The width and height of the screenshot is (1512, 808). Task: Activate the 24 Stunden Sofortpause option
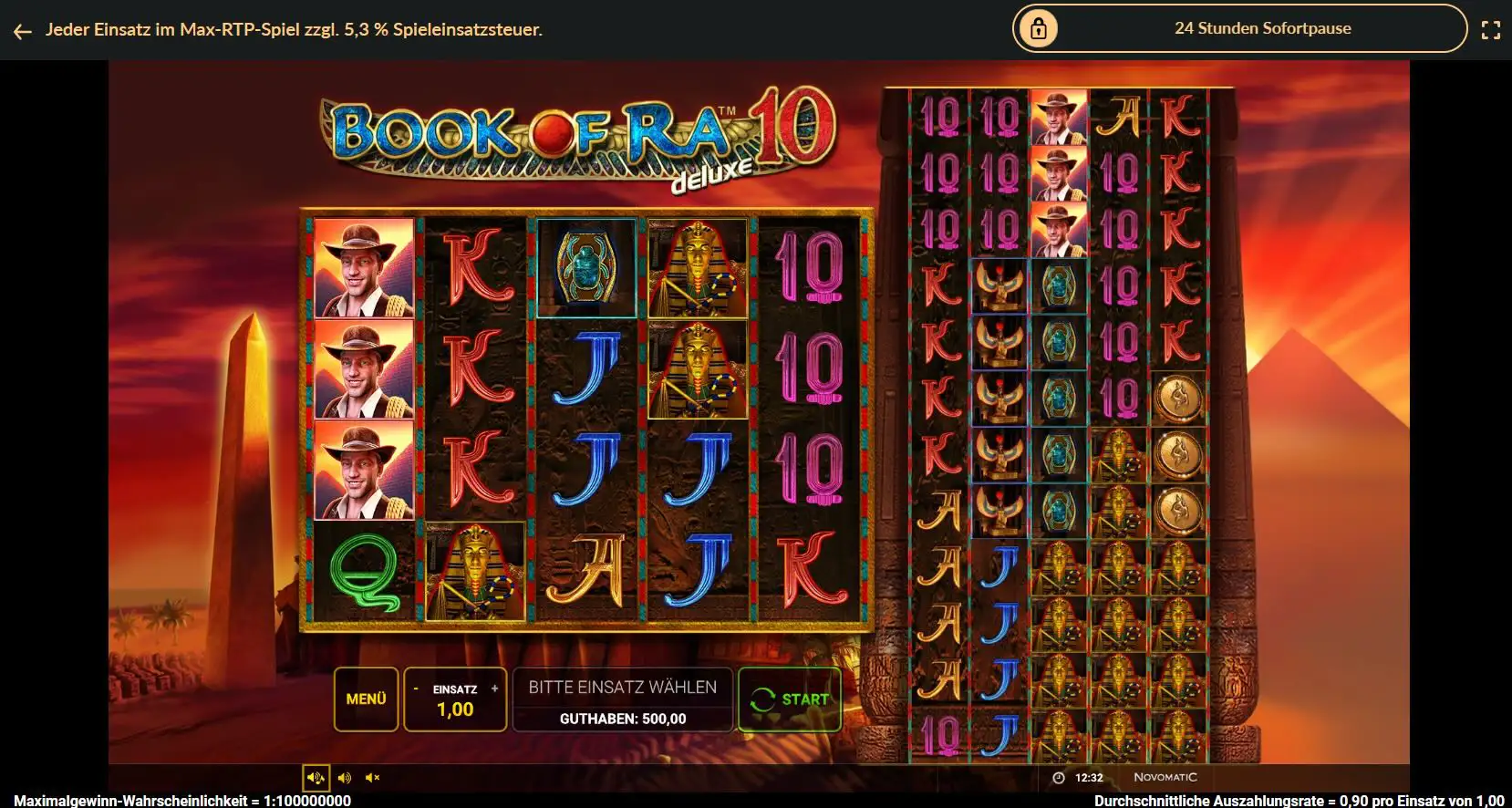1262,28
